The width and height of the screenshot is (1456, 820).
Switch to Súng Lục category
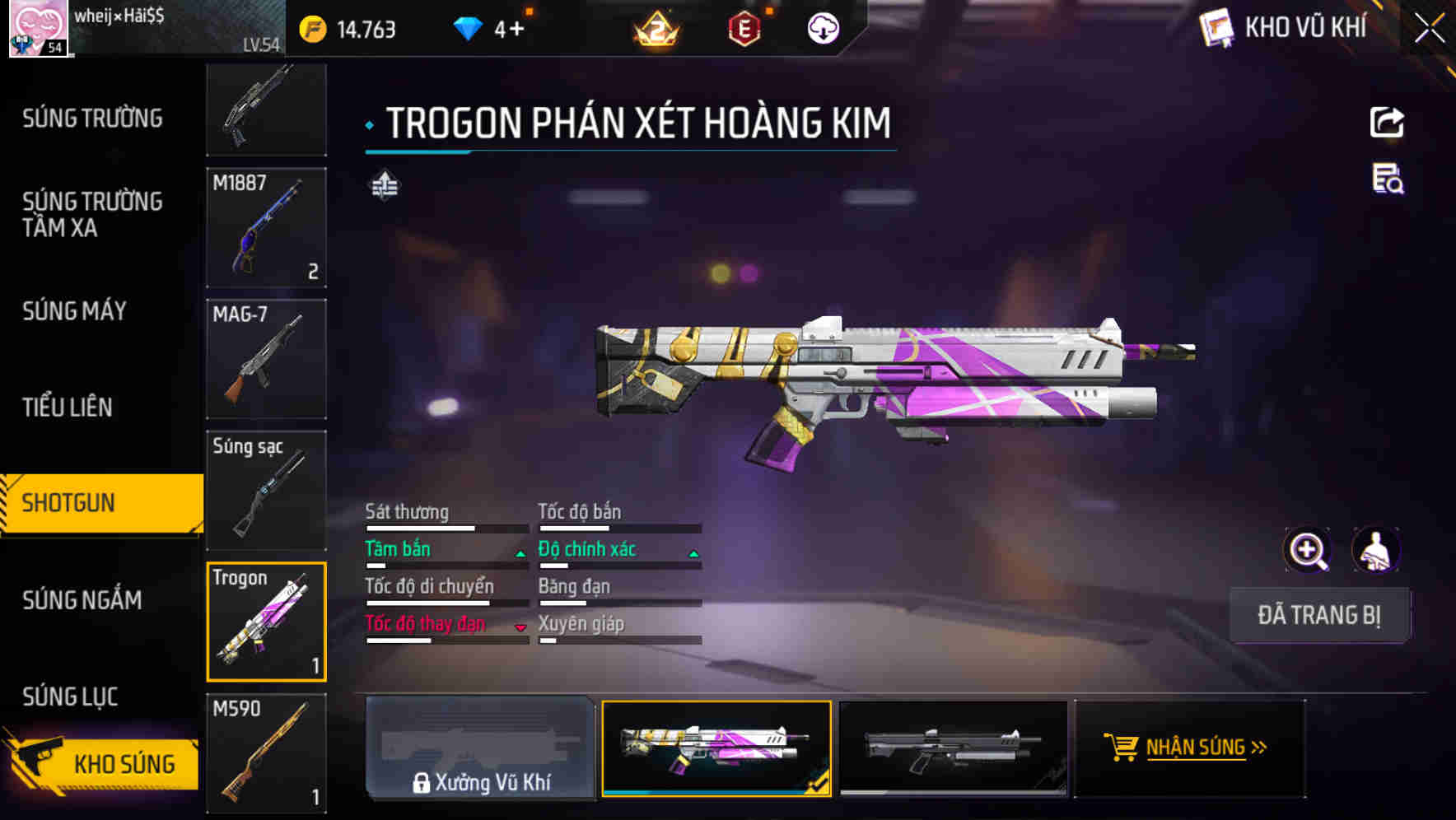71,697
